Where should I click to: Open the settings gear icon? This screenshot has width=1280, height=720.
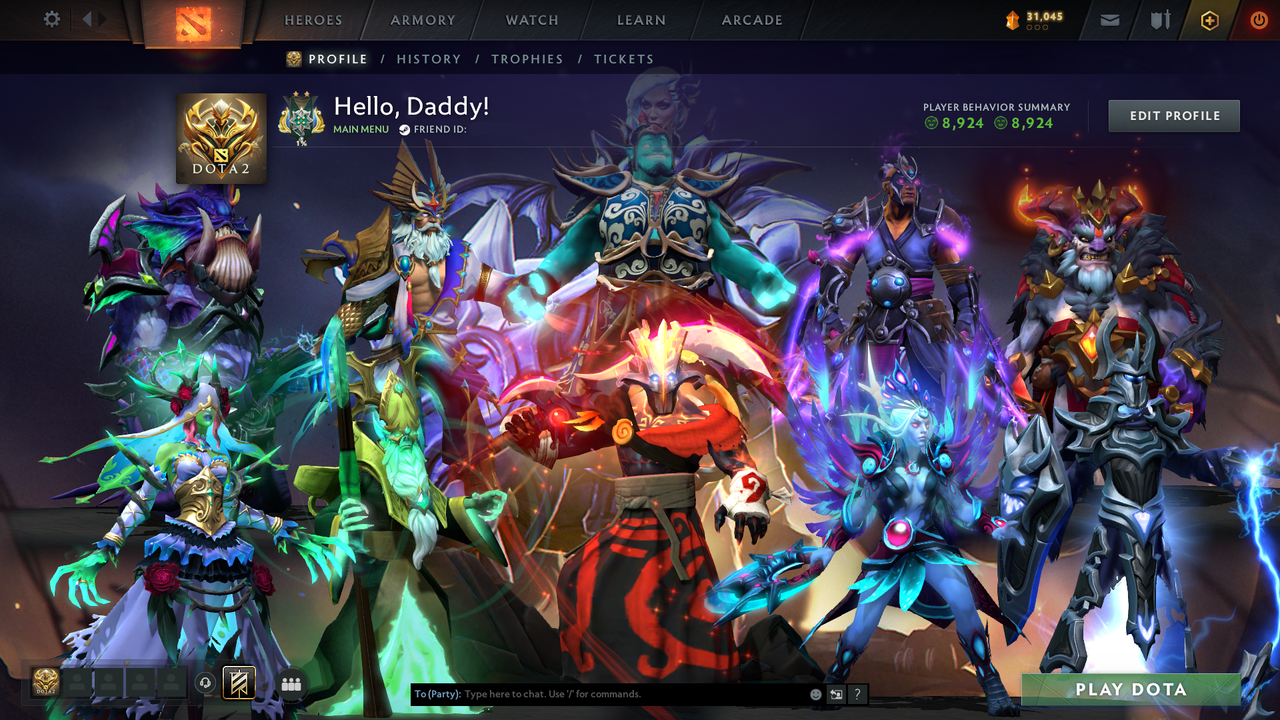tap(52, 18)
